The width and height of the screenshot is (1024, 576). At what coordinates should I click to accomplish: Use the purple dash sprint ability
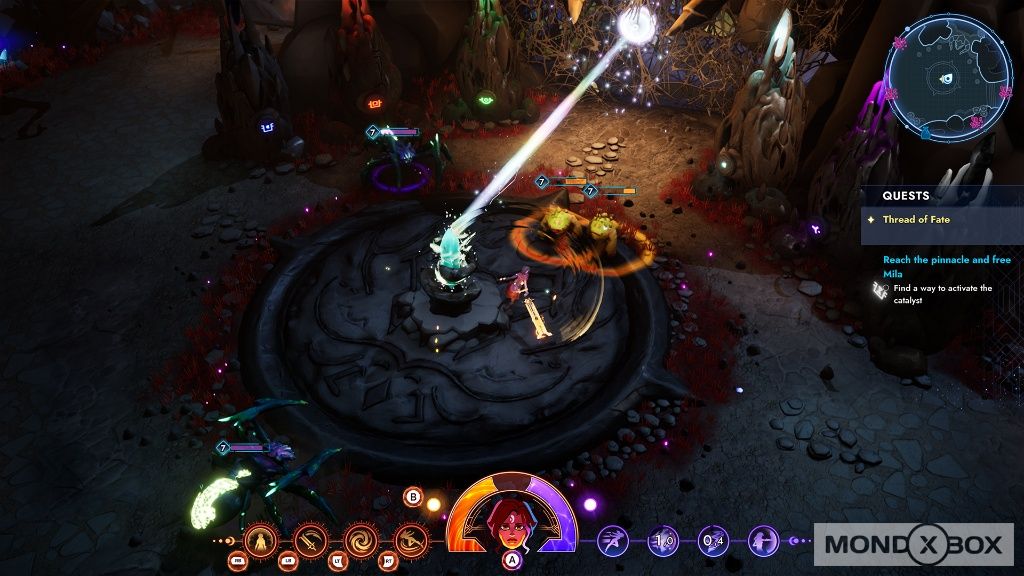tap(613, 541)
